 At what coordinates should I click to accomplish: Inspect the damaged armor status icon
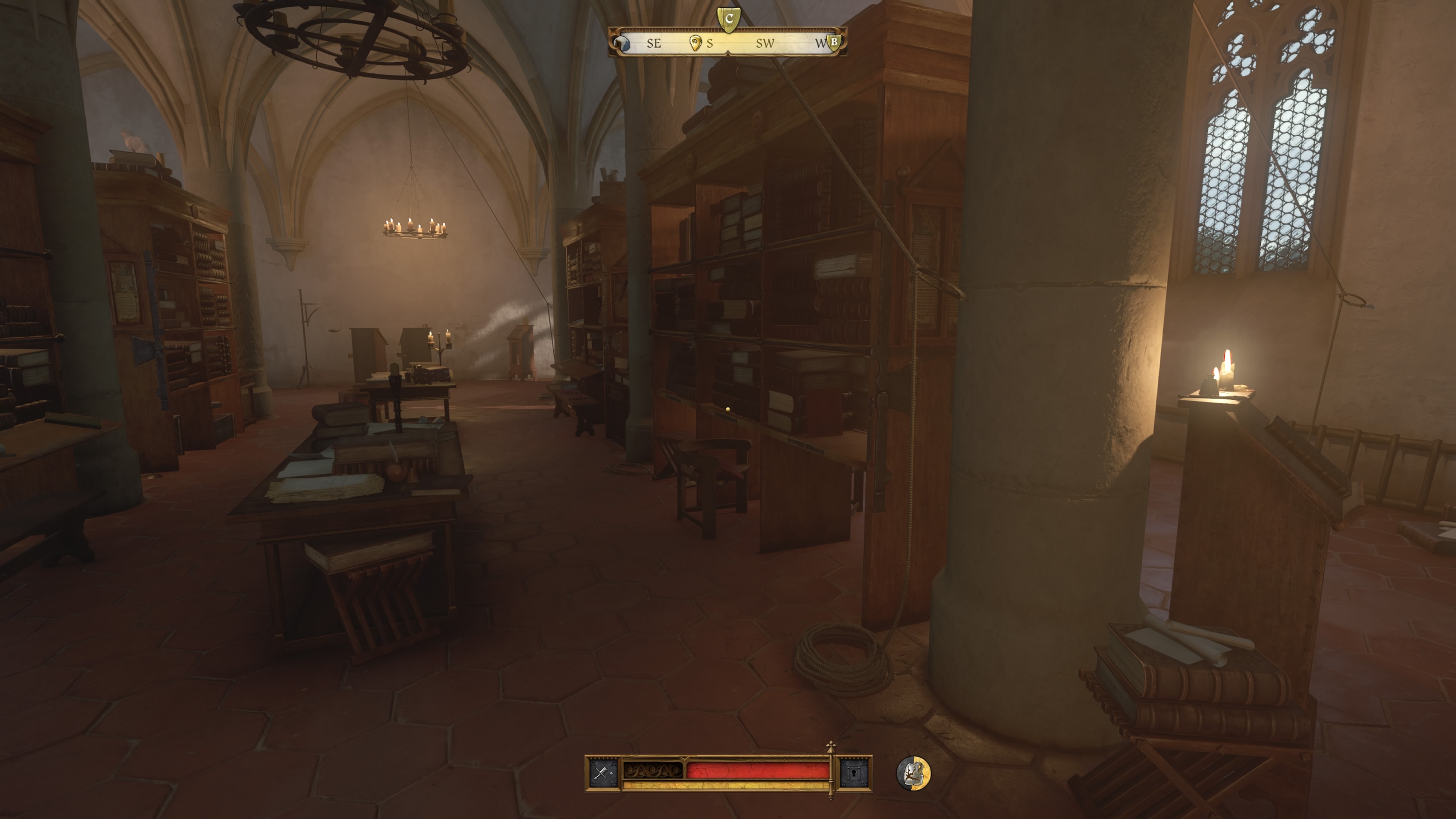click(914, 773)
